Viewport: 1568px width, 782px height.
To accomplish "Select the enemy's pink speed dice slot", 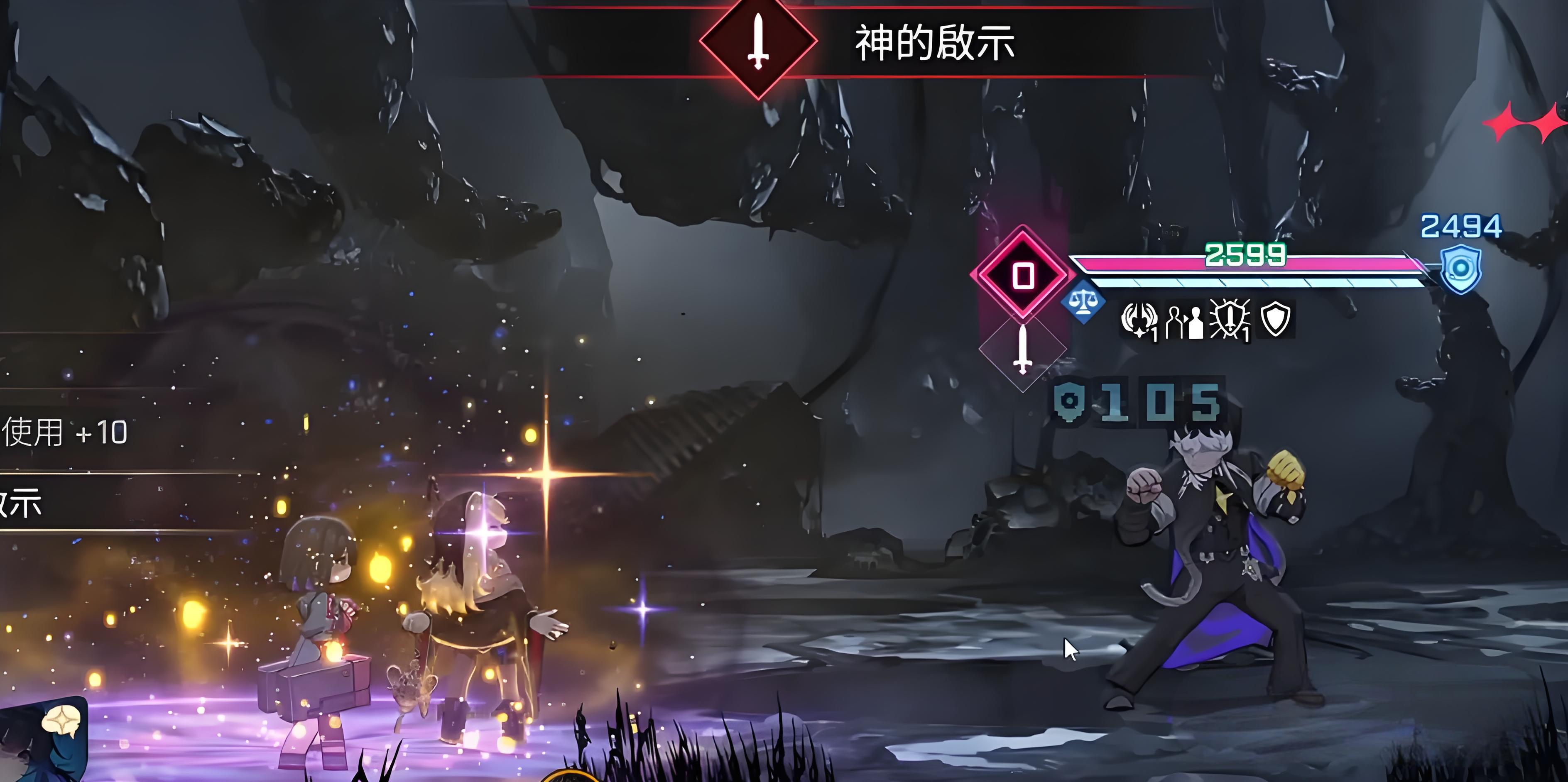I will 1023,275.
